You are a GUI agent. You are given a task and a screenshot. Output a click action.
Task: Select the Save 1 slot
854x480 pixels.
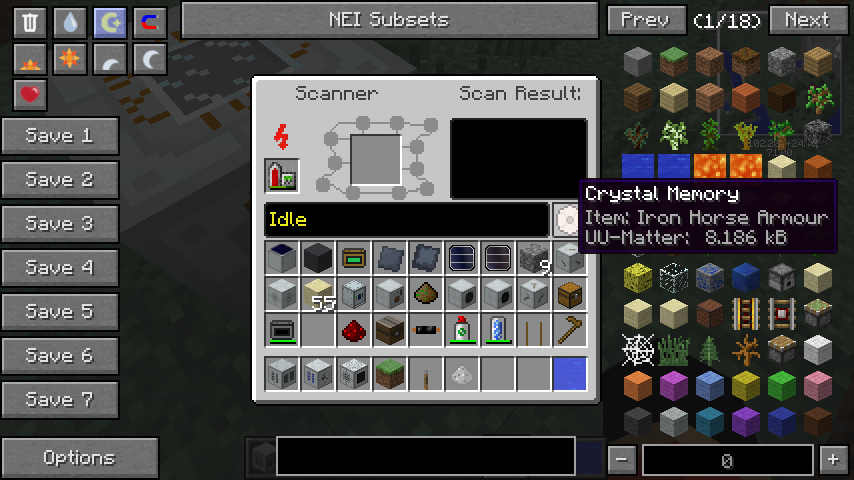click(60, 136)
